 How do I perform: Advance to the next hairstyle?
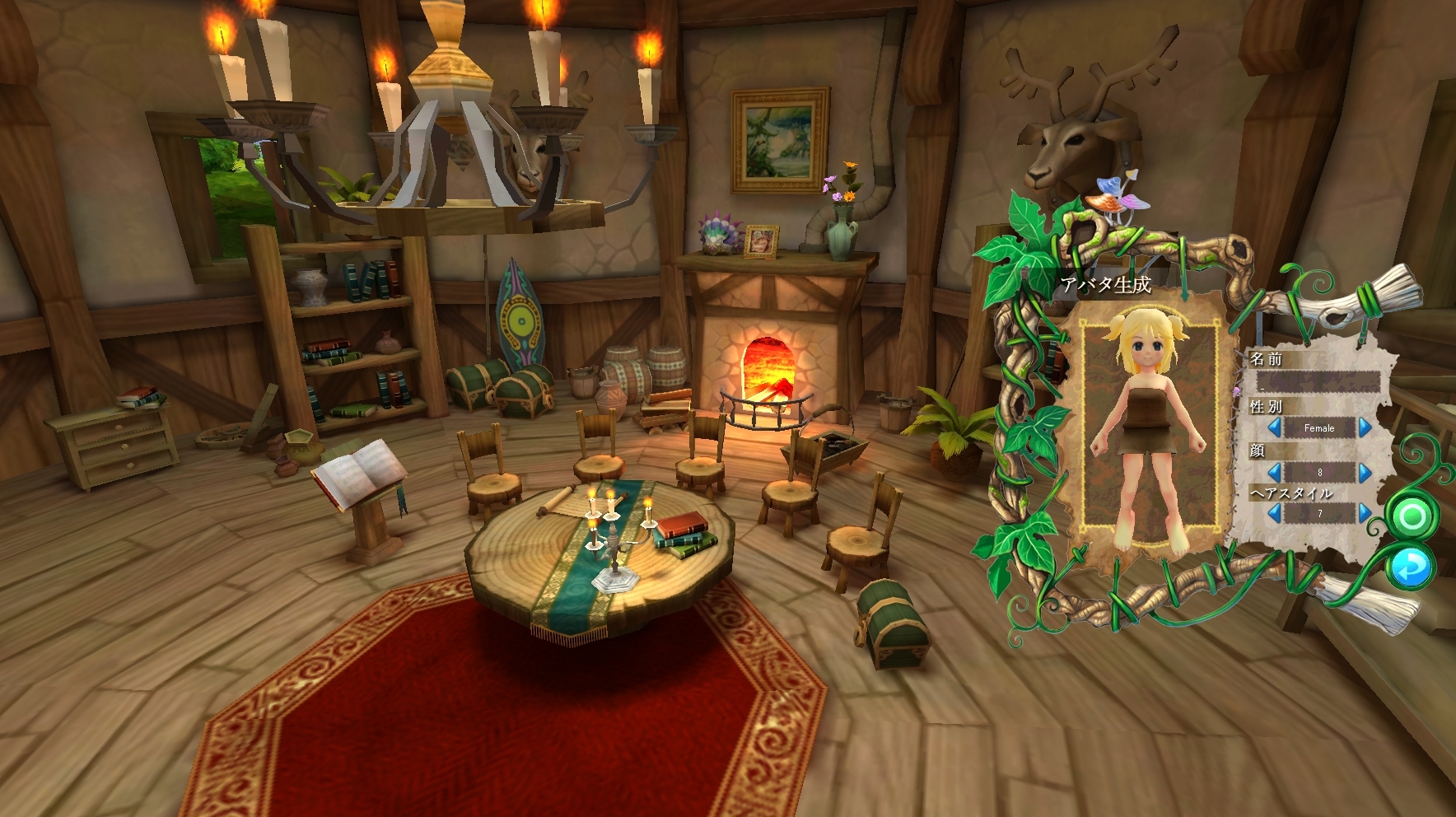point(1365,513)
